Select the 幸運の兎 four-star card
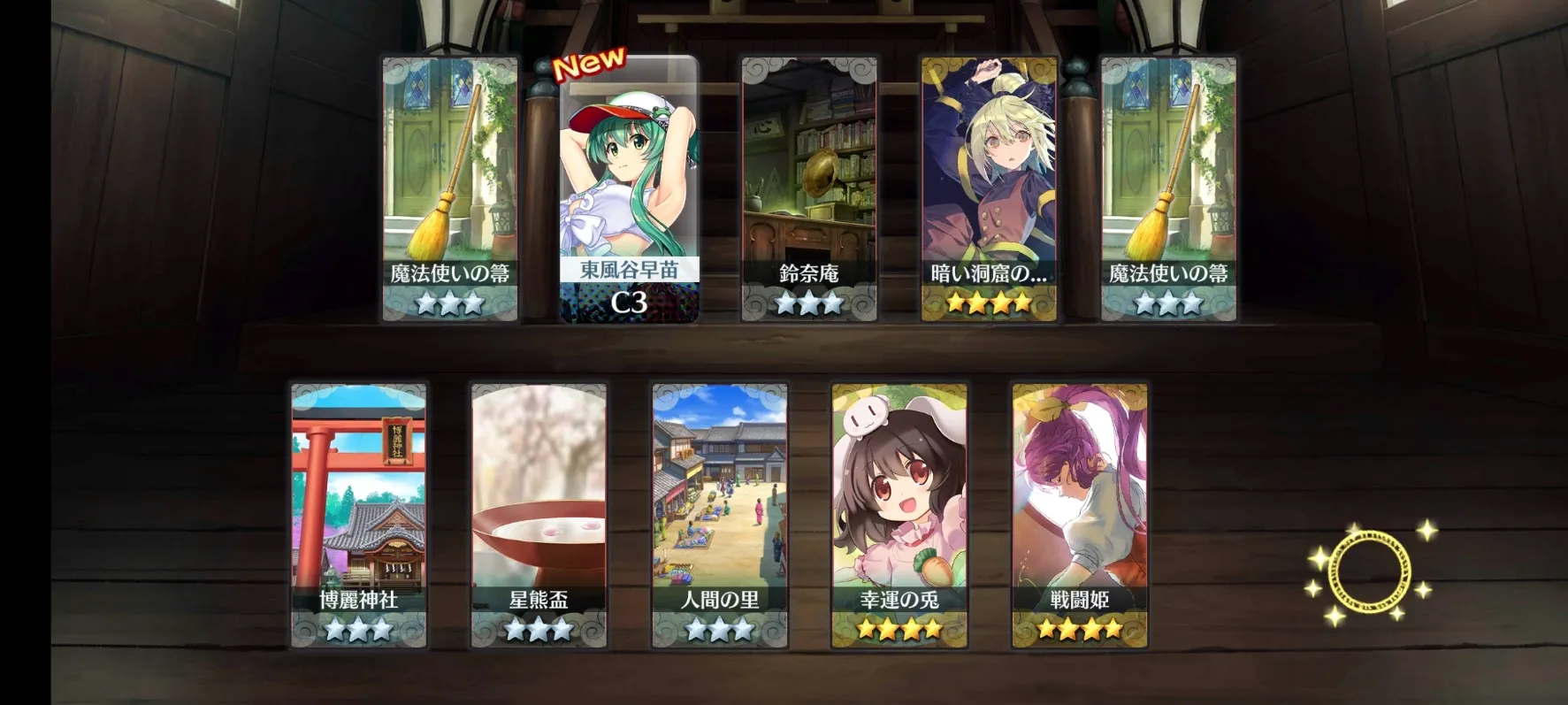This screenshot has height=705, width=1568. [x=899, y=515]
